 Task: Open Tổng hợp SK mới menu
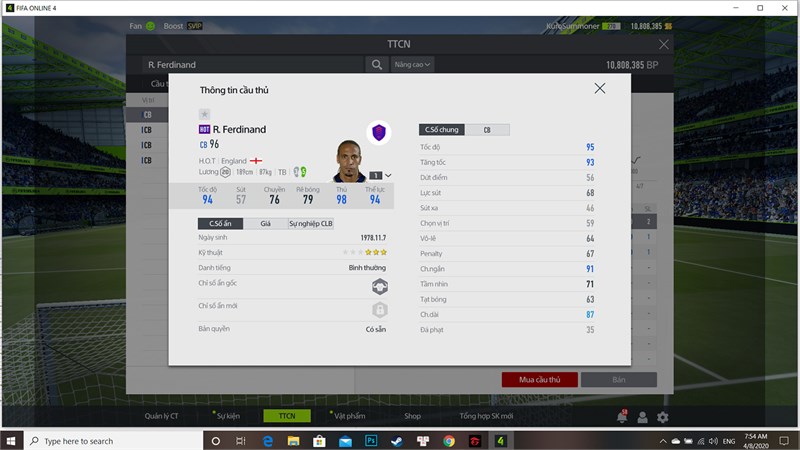pyautogui.click(x=486, y=416)
